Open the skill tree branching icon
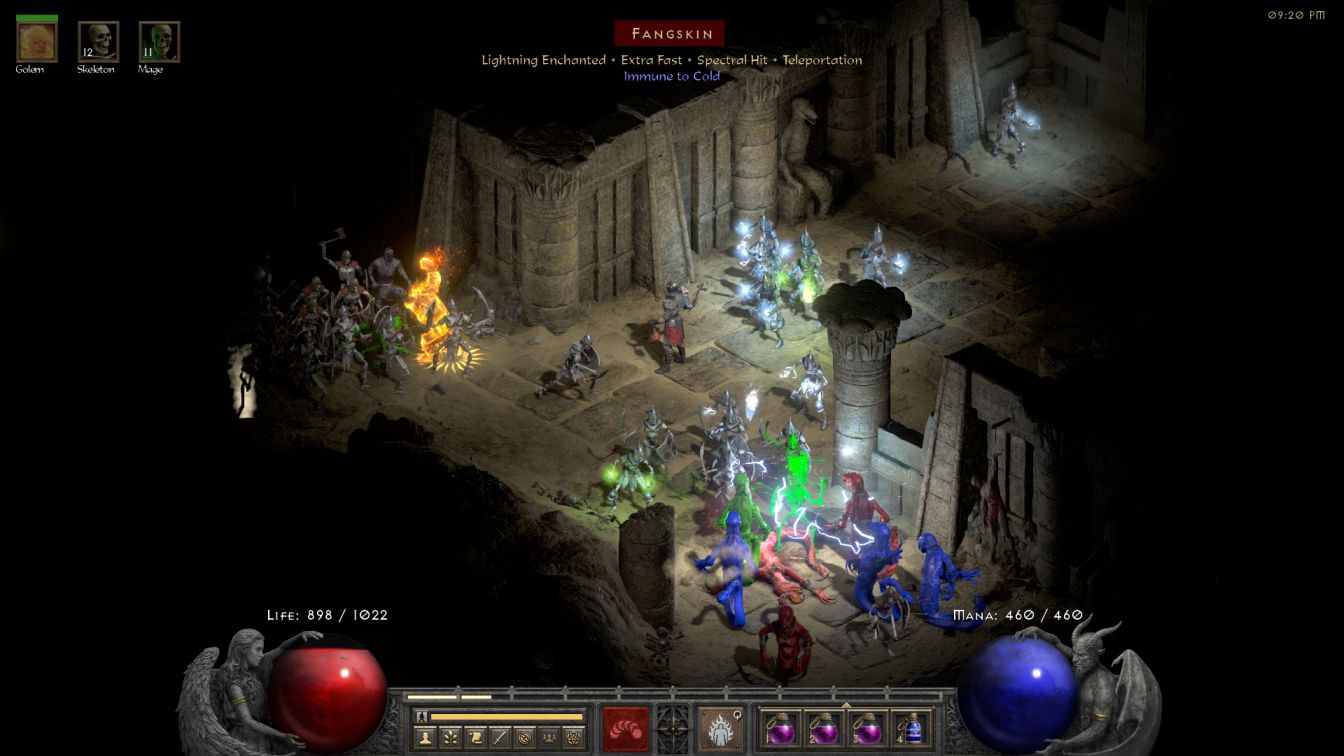 click(x=449, y=738)
